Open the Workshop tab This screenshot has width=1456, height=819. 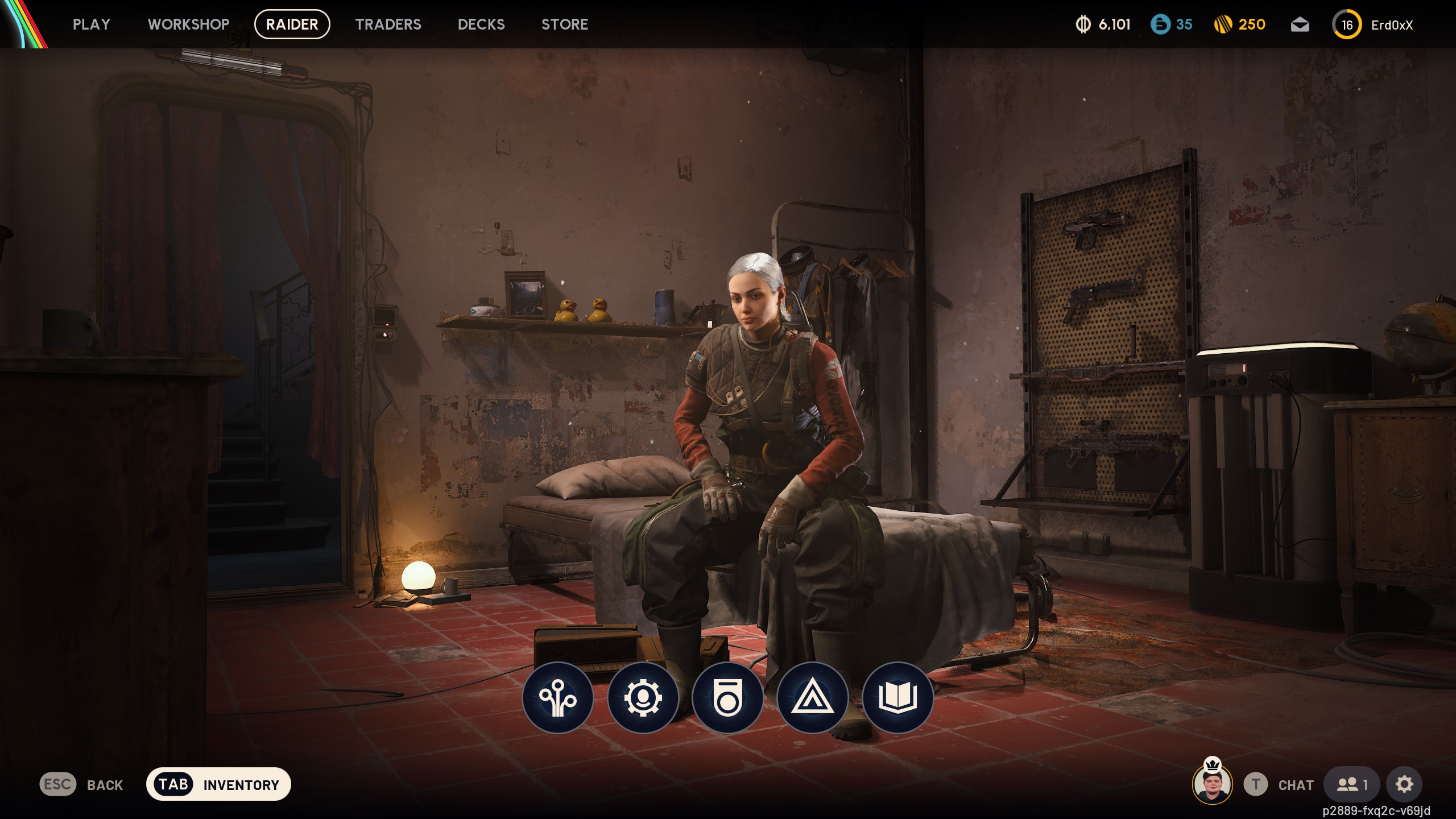(188, 24)
